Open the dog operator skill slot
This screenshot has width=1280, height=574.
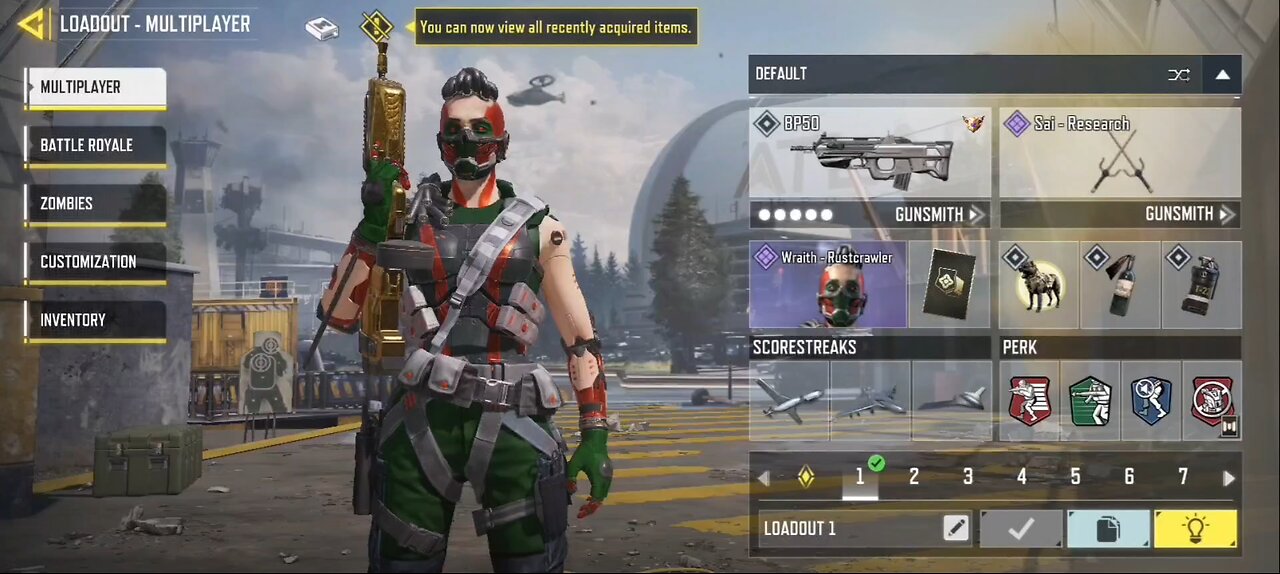1038,285
